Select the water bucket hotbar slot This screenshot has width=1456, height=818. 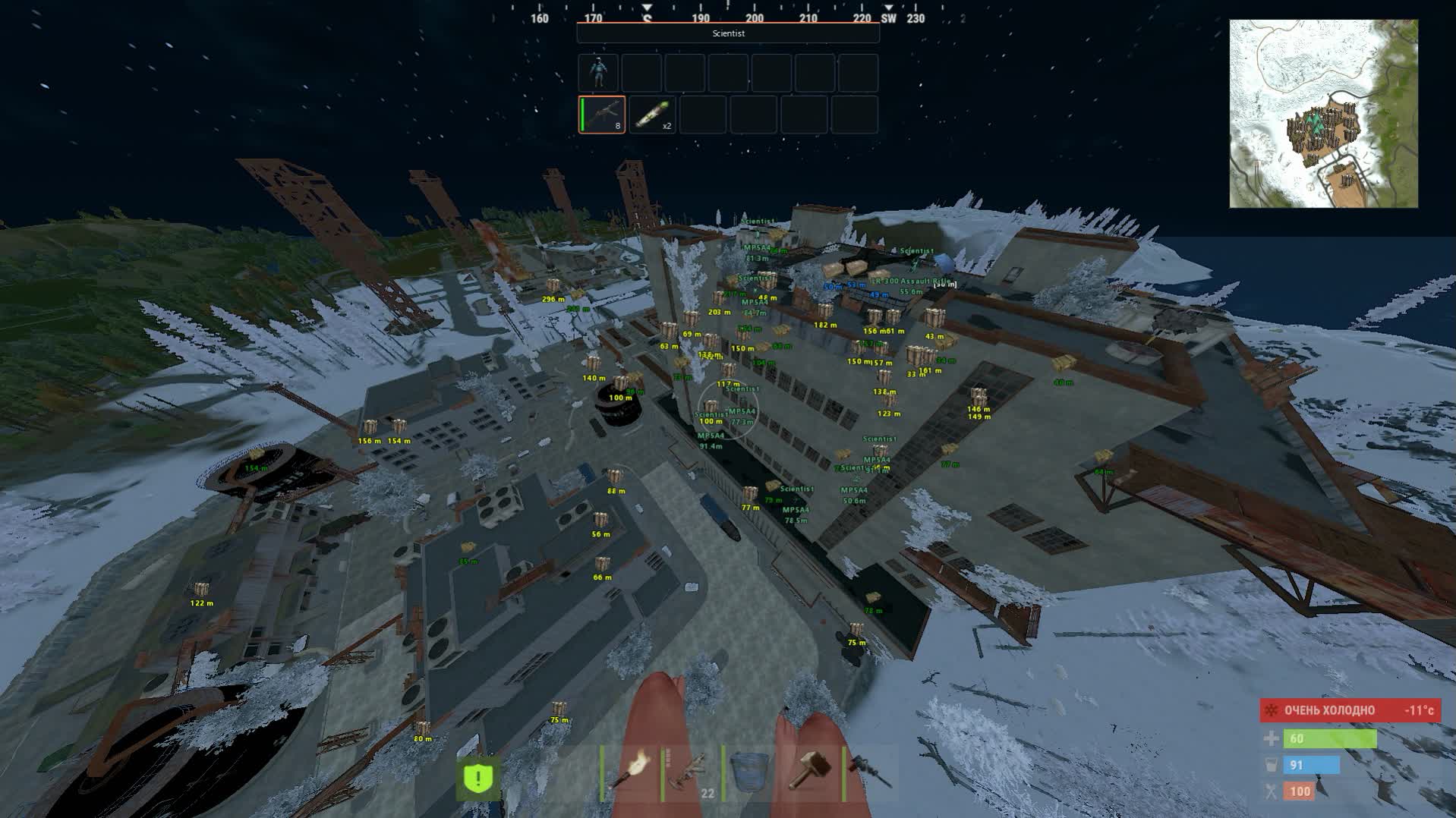pos(750,773)
